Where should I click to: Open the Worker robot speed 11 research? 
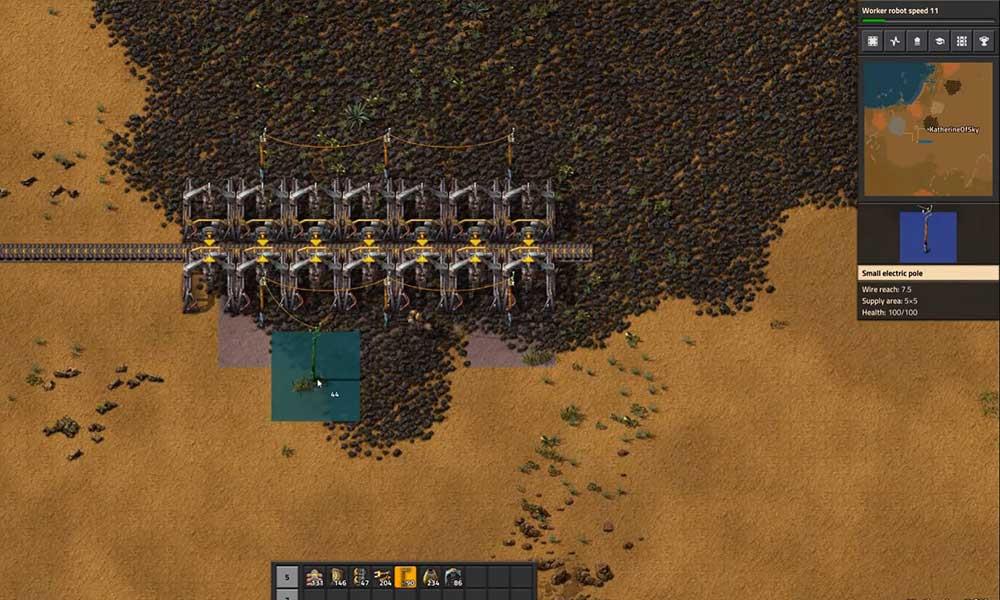tap(928, 12)
